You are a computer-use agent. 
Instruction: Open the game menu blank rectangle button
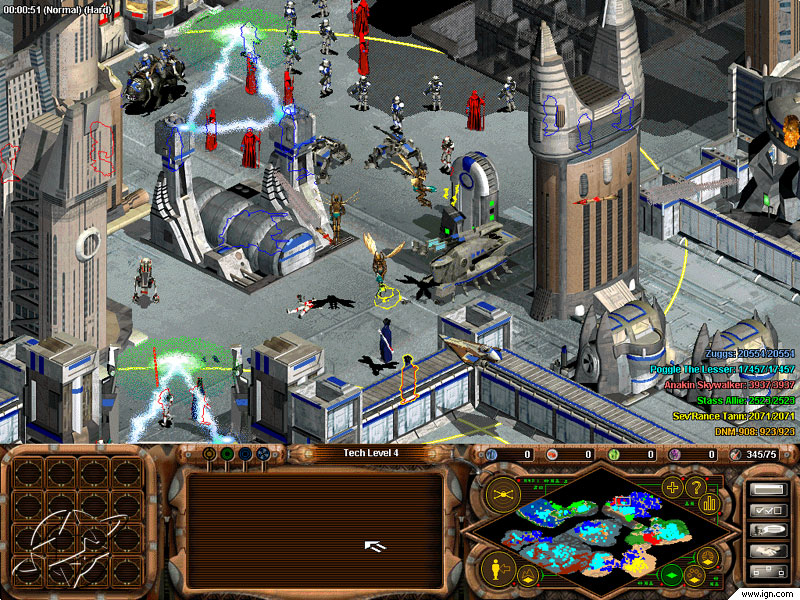767,489
